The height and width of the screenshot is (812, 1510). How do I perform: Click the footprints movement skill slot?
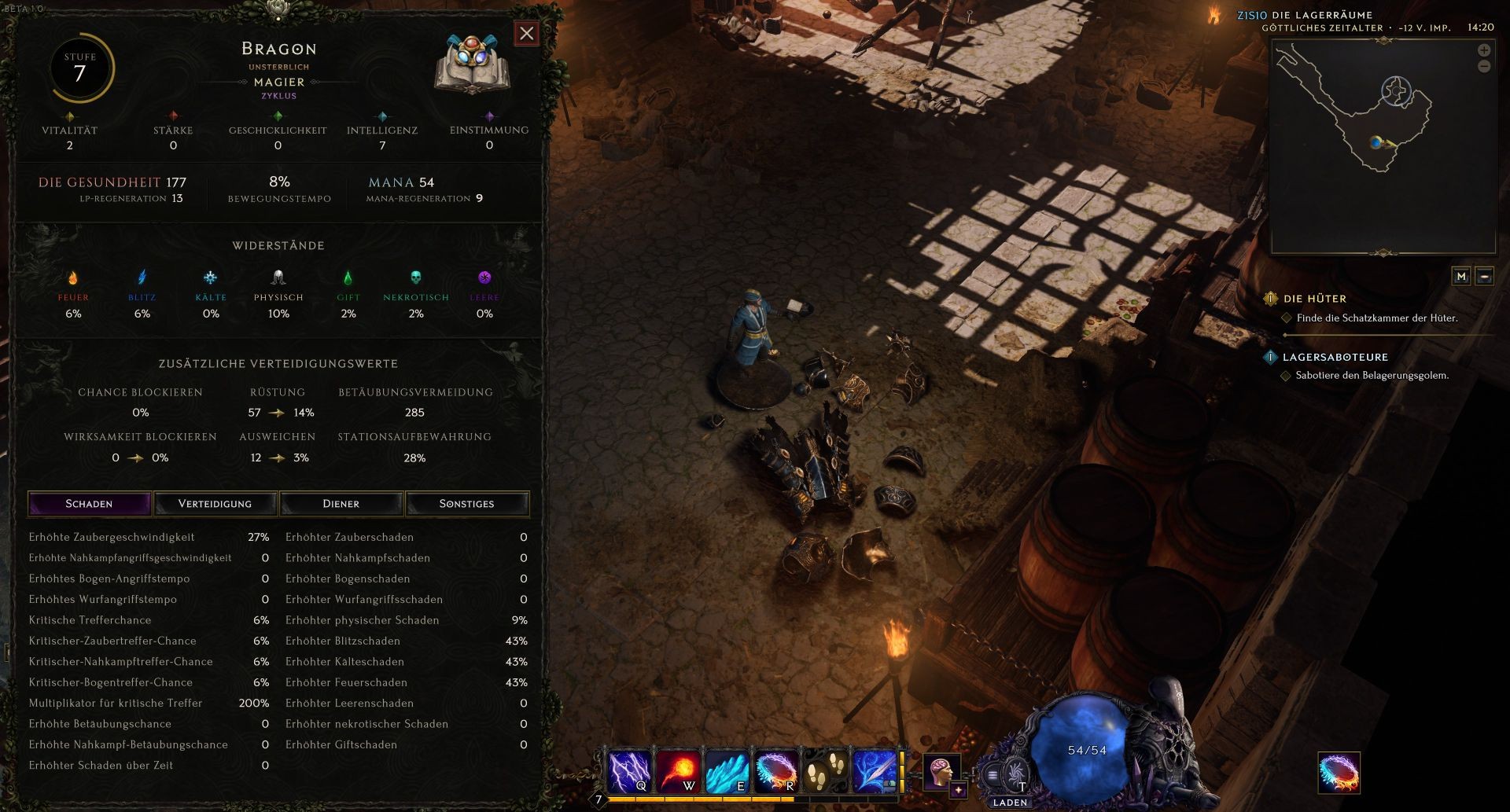pos(824,771)
